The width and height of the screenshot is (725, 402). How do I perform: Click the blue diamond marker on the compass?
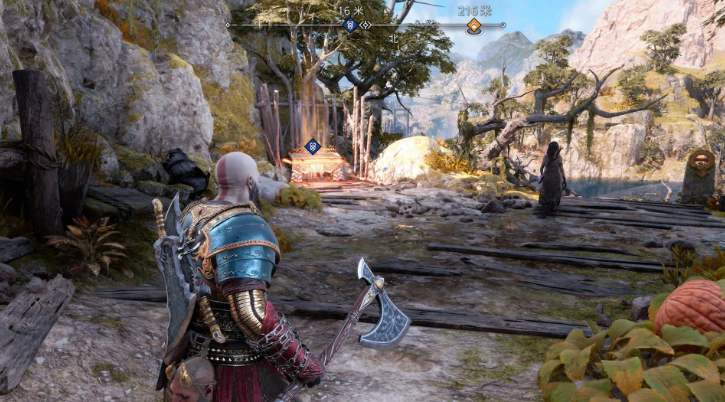coord(350,24)
